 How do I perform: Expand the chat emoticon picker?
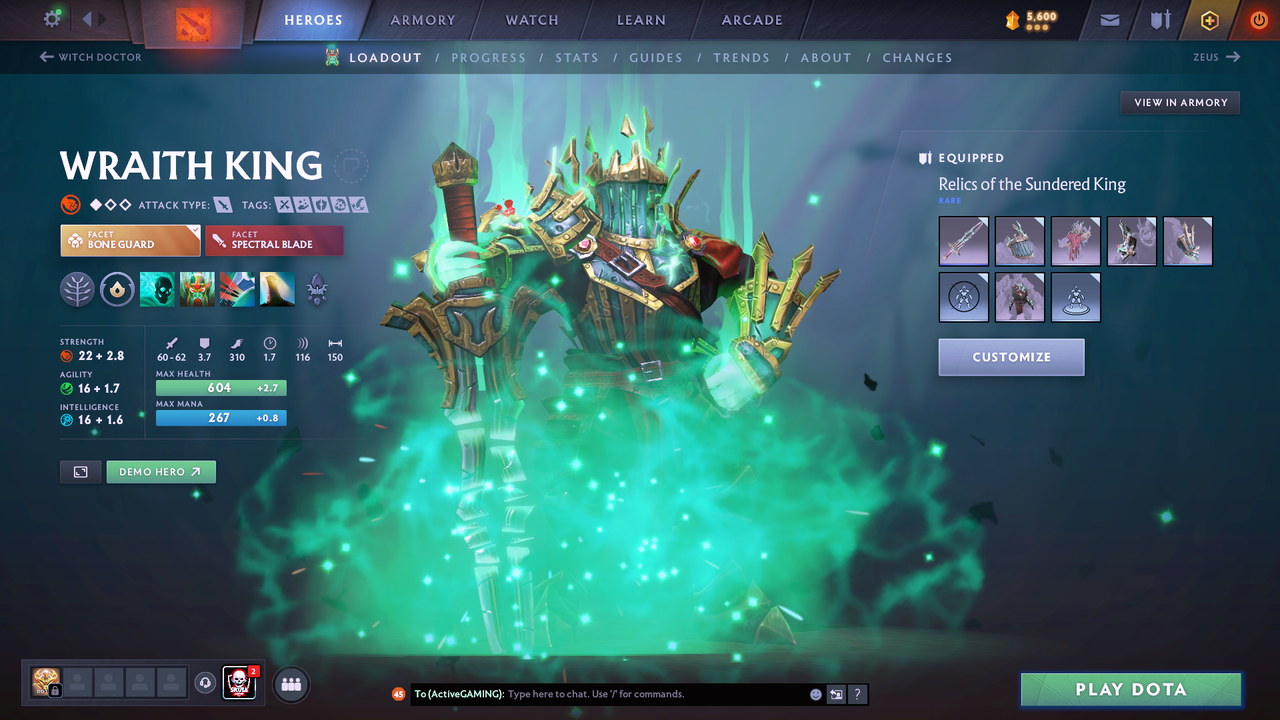(815, 694)
